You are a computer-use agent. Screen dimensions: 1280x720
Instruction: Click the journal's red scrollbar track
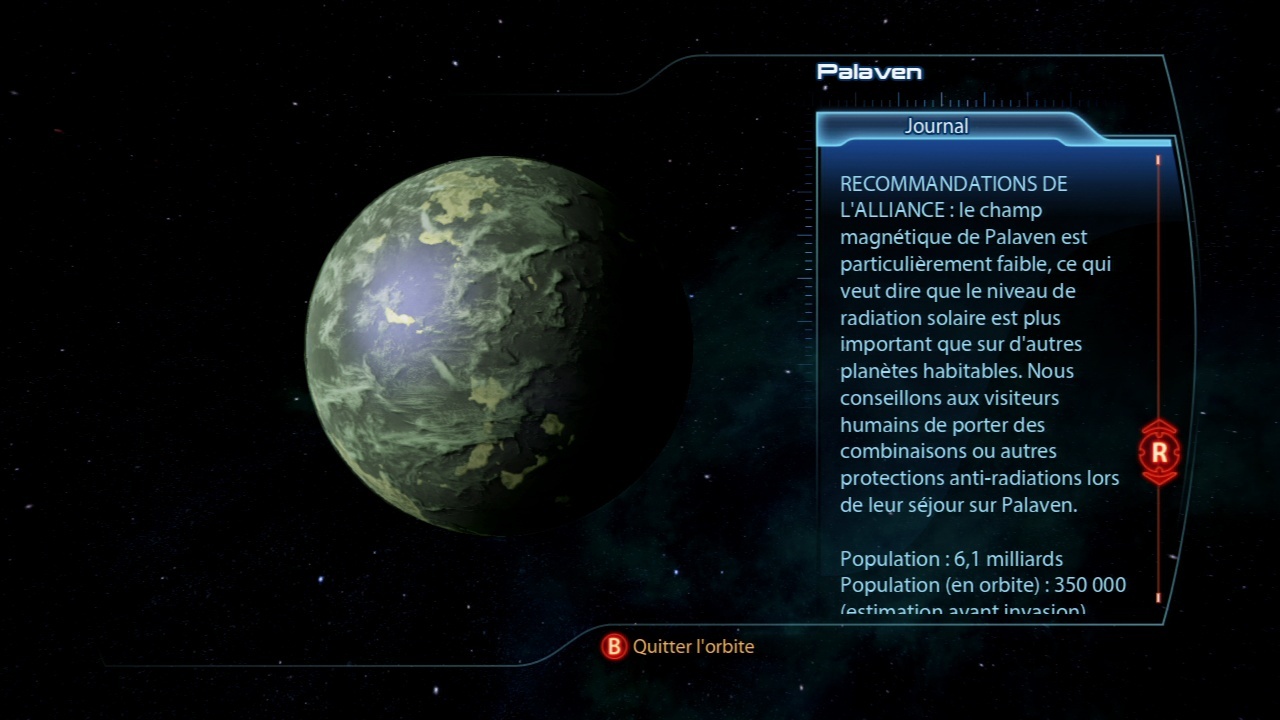(1158, 300)
